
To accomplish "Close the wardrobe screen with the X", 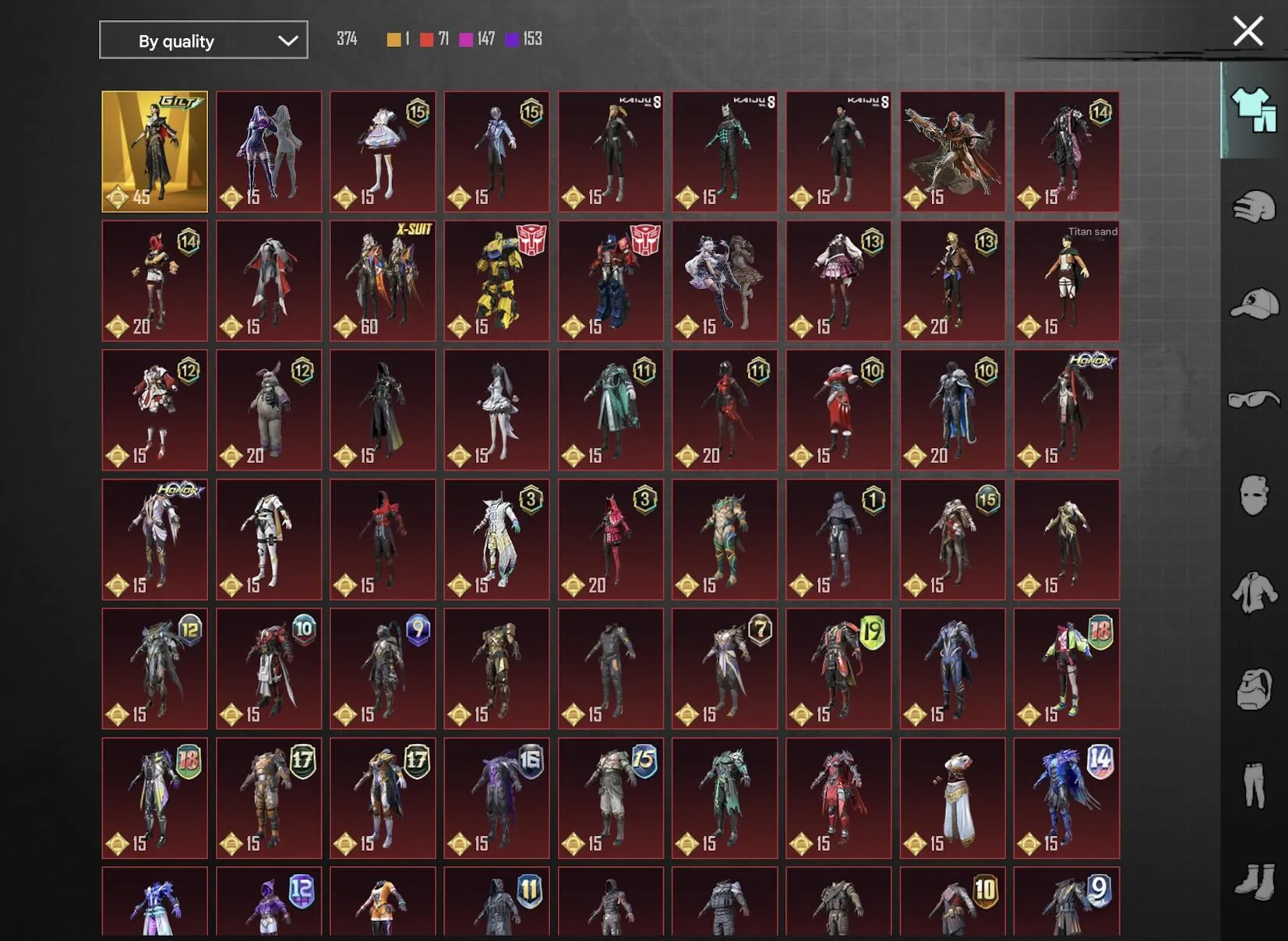I will point(1247,31).
